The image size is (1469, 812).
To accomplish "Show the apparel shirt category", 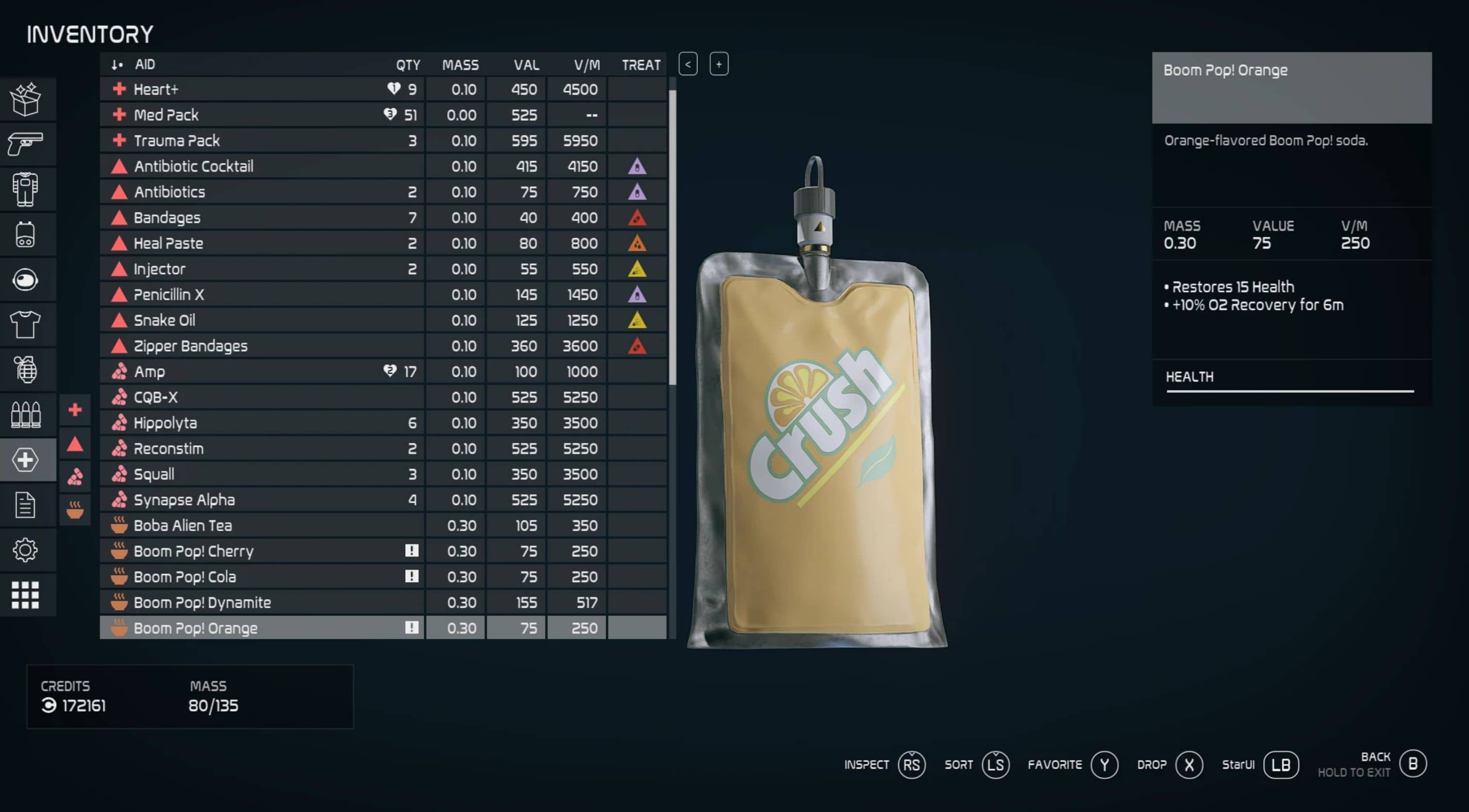I will [26, 324].
